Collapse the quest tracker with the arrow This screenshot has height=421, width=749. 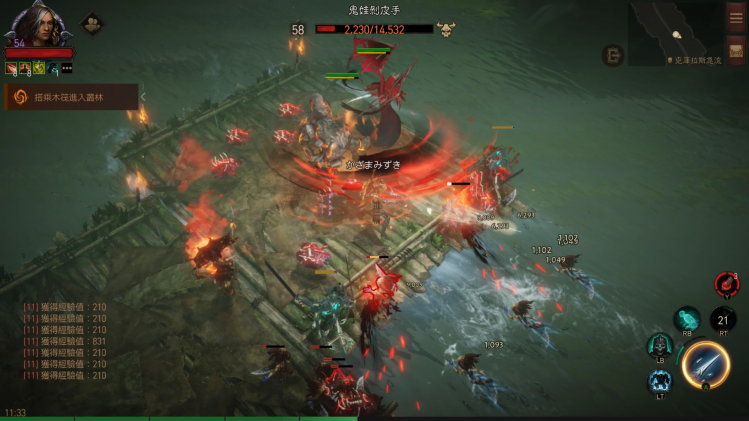(143, 97)
